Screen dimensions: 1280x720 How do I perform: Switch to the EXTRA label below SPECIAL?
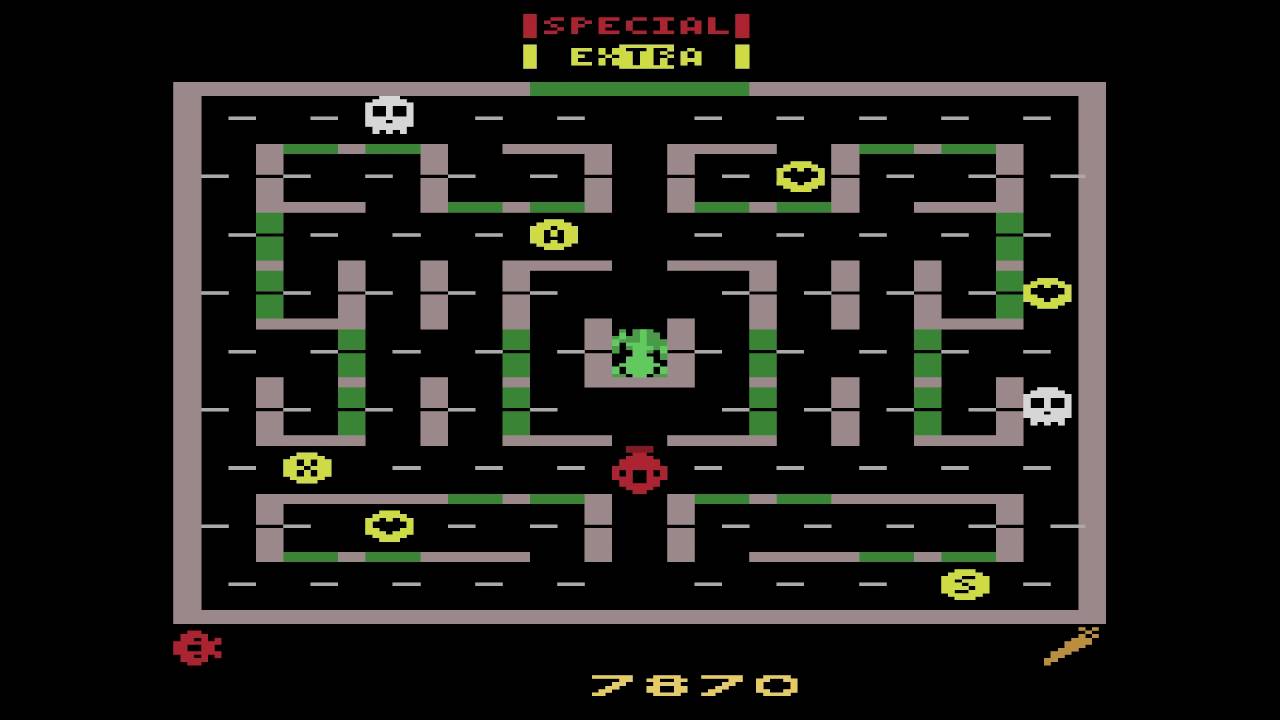[x=637, y=55]
